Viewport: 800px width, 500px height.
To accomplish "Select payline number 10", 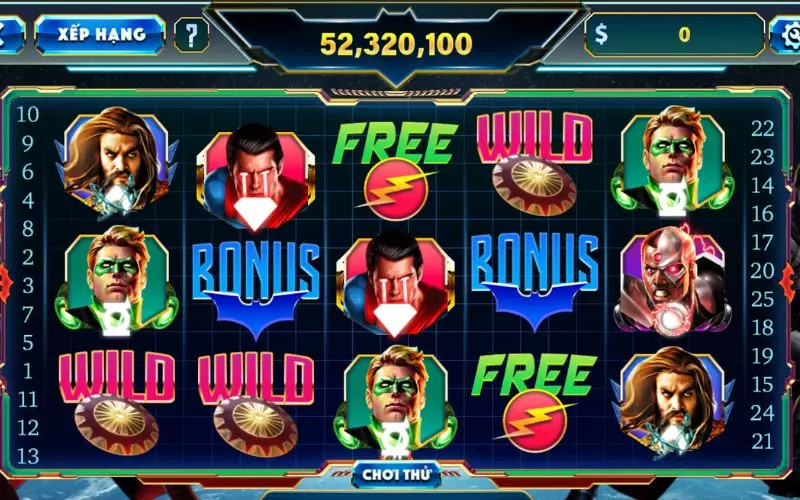I will (x=28, y=114).
